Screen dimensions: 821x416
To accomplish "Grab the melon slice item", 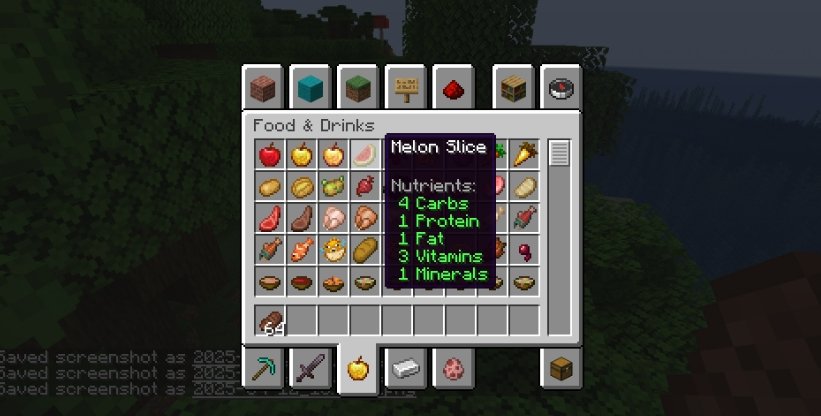I will coord(365,155).
